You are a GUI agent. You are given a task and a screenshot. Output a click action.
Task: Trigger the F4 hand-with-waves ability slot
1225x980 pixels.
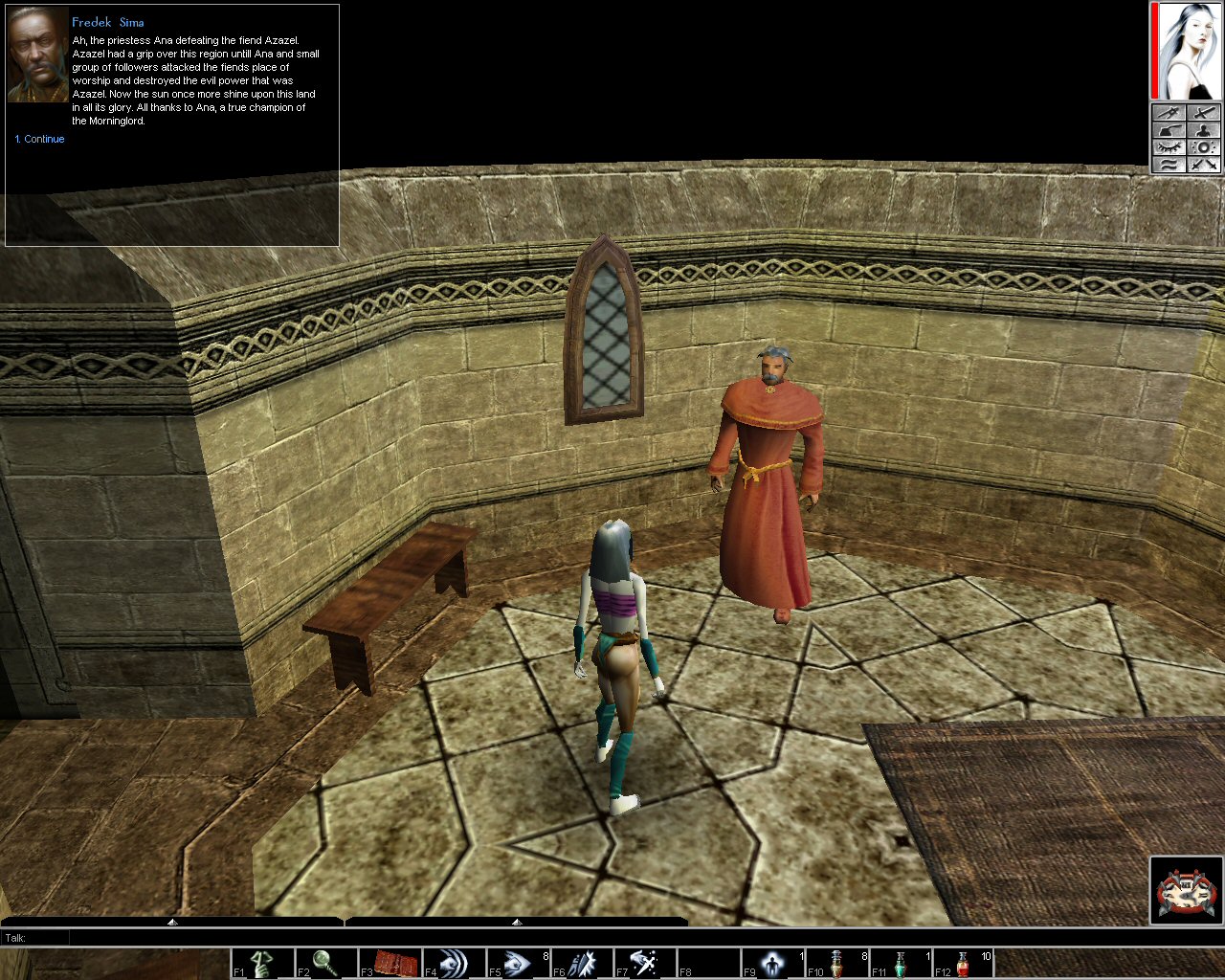click(x=454, y=963)
